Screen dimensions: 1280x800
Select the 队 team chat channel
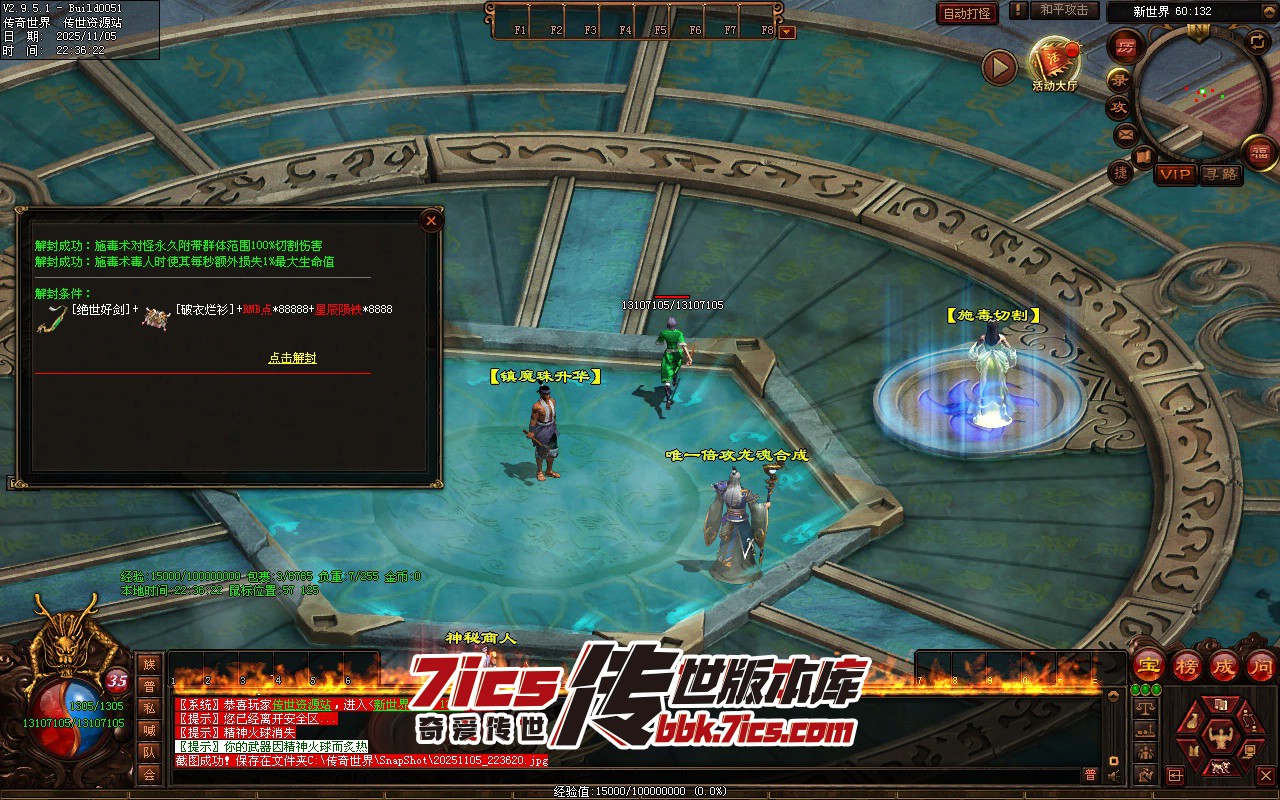(149, 752)
